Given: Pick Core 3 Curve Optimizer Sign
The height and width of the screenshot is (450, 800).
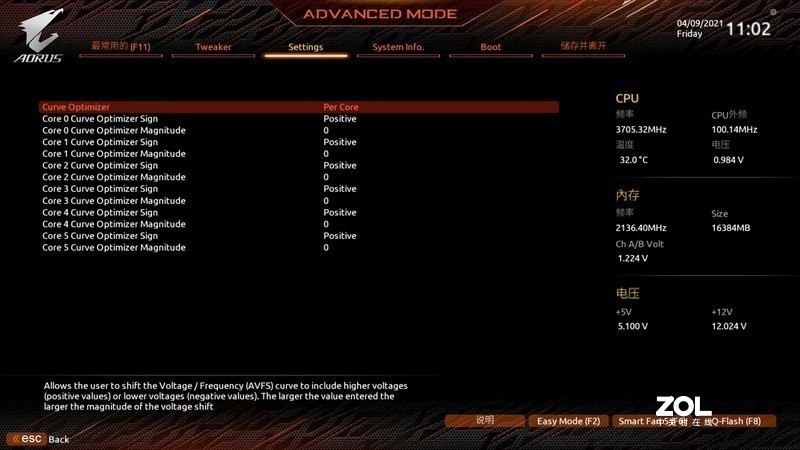Looking at the screenshot, I should (298, 189).
